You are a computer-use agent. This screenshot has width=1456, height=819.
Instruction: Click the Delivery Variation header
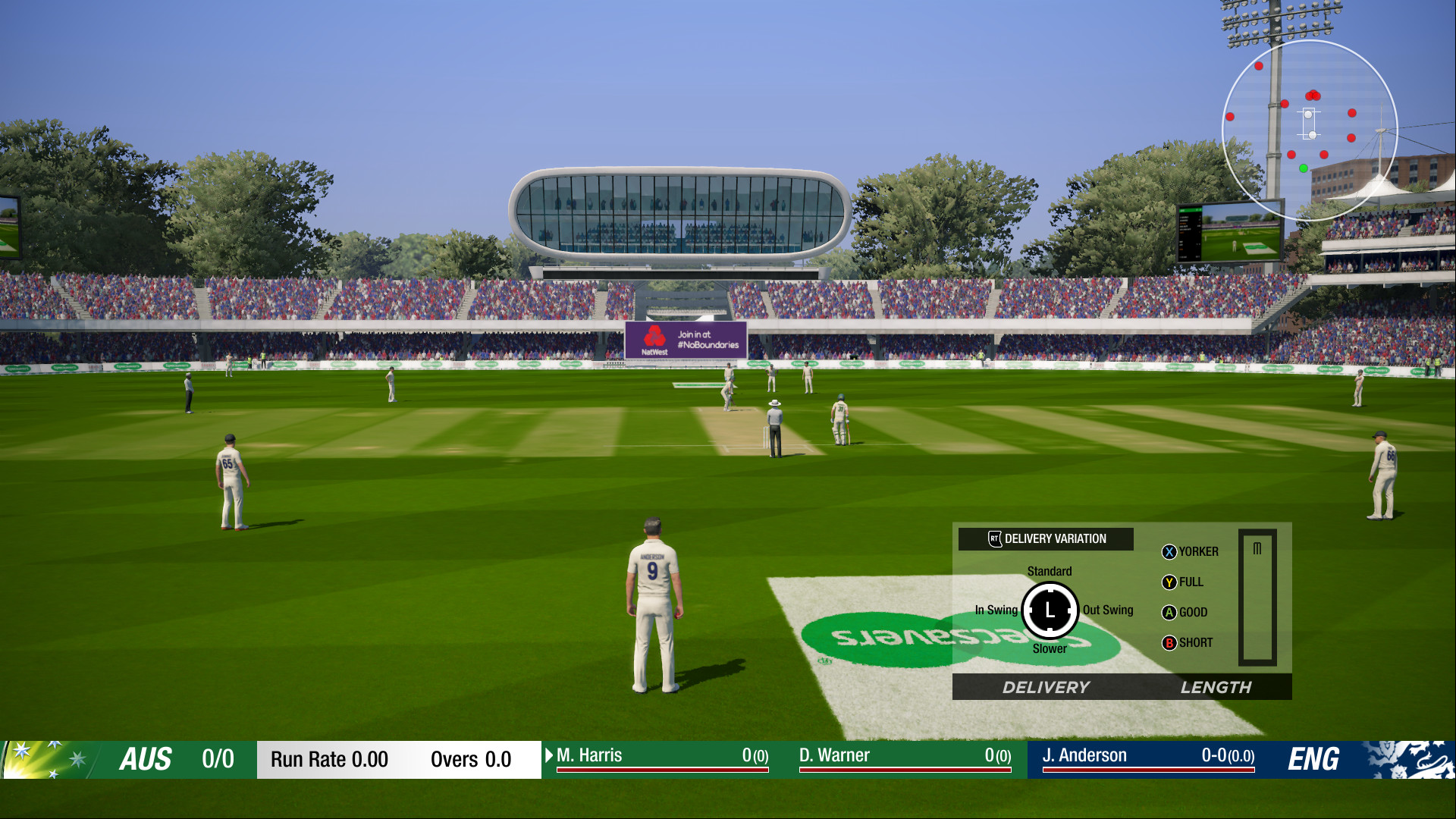click(x=1046, y=539)
